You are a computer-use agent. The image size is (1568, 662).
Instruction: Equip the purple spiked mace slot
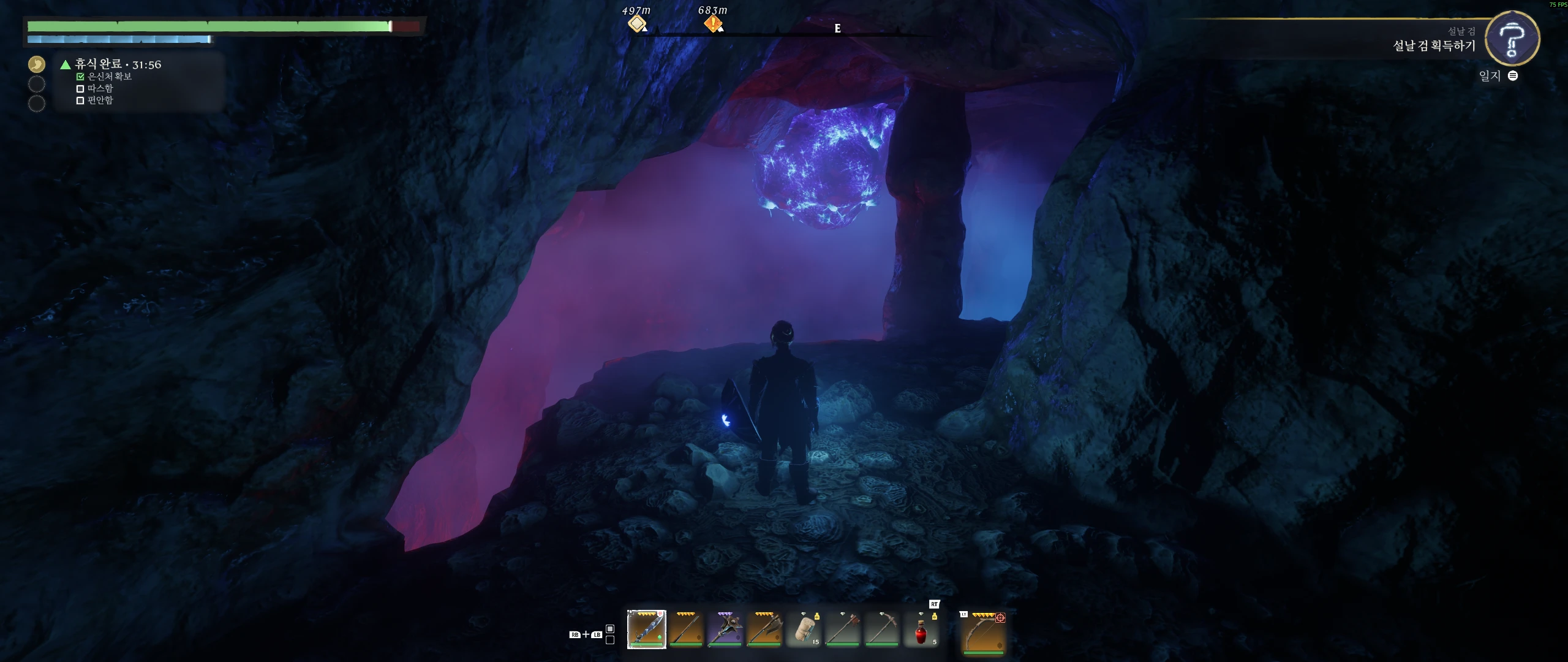(x=725, y=629)
